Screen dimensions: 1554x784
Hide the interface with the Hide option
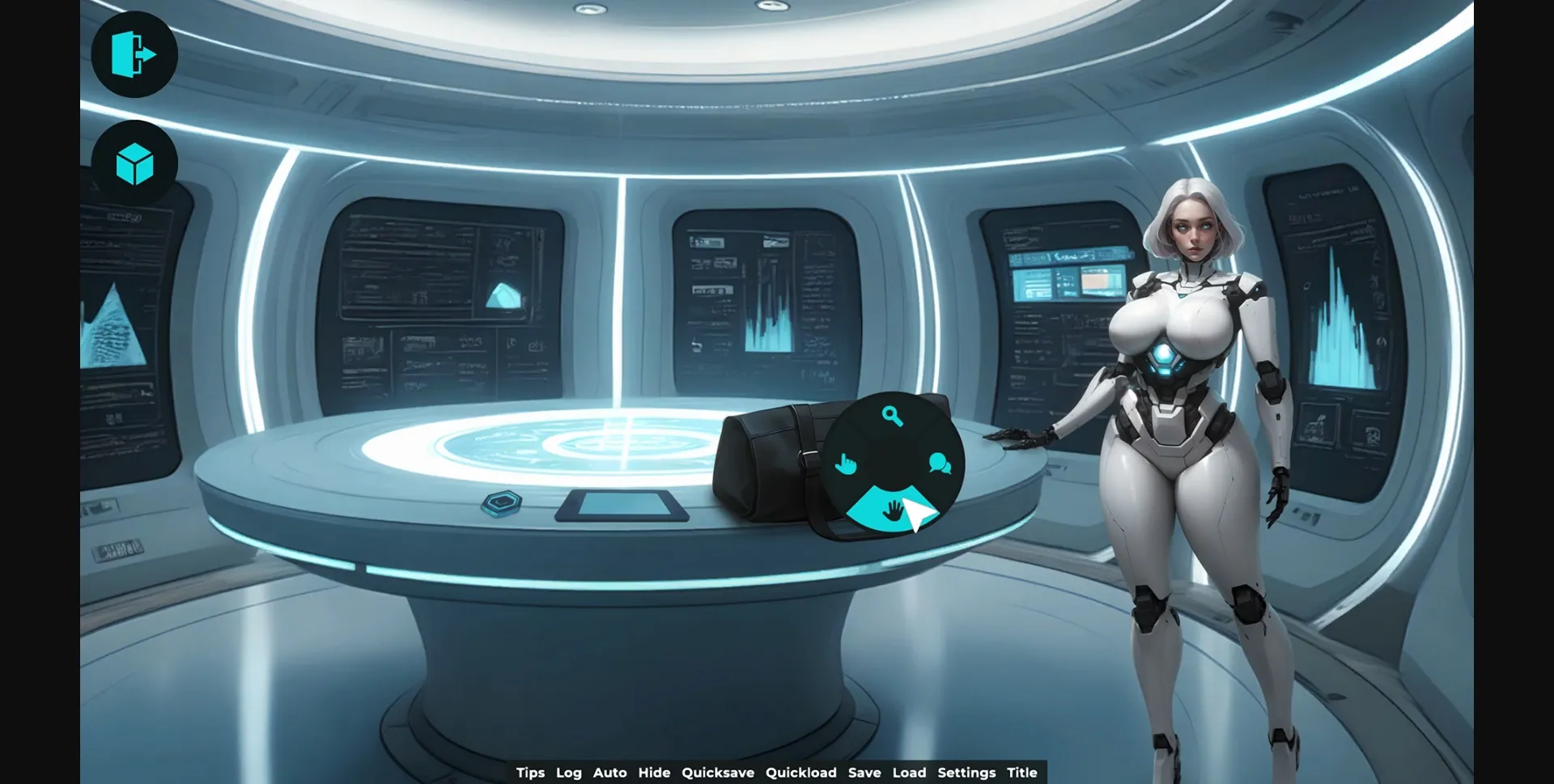[x=655, y=773]
